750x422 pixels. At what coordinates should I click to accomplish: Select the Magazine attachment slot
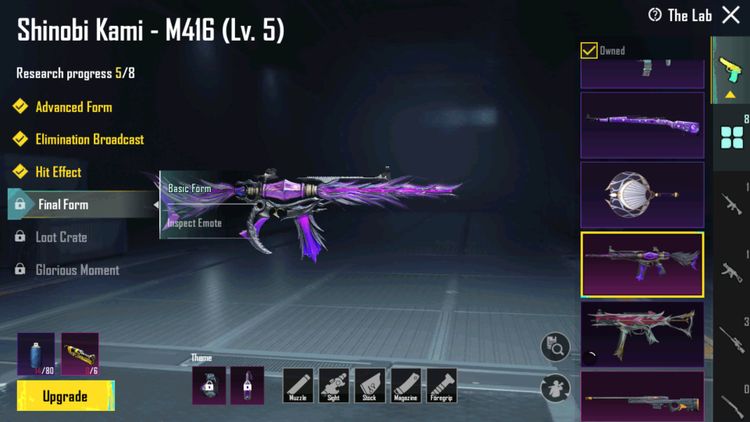406,385
